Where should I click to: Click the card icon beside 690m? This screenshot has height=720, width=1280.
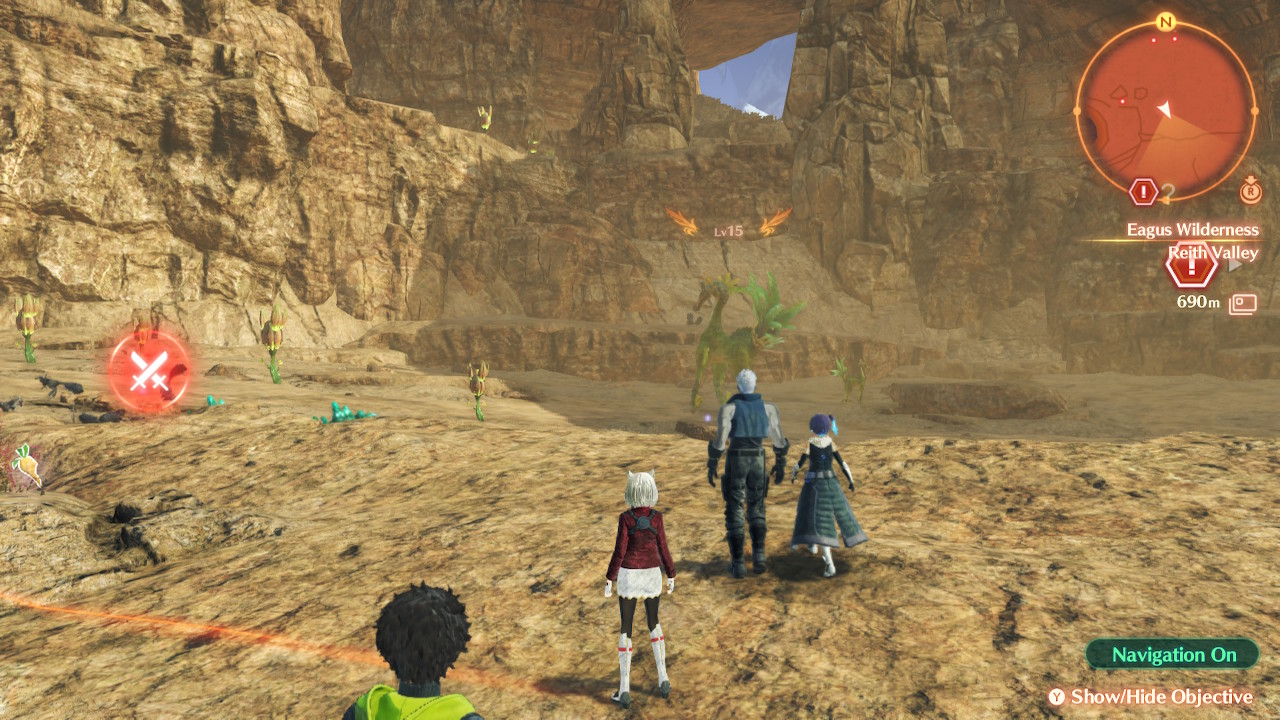pos(1243,303)
